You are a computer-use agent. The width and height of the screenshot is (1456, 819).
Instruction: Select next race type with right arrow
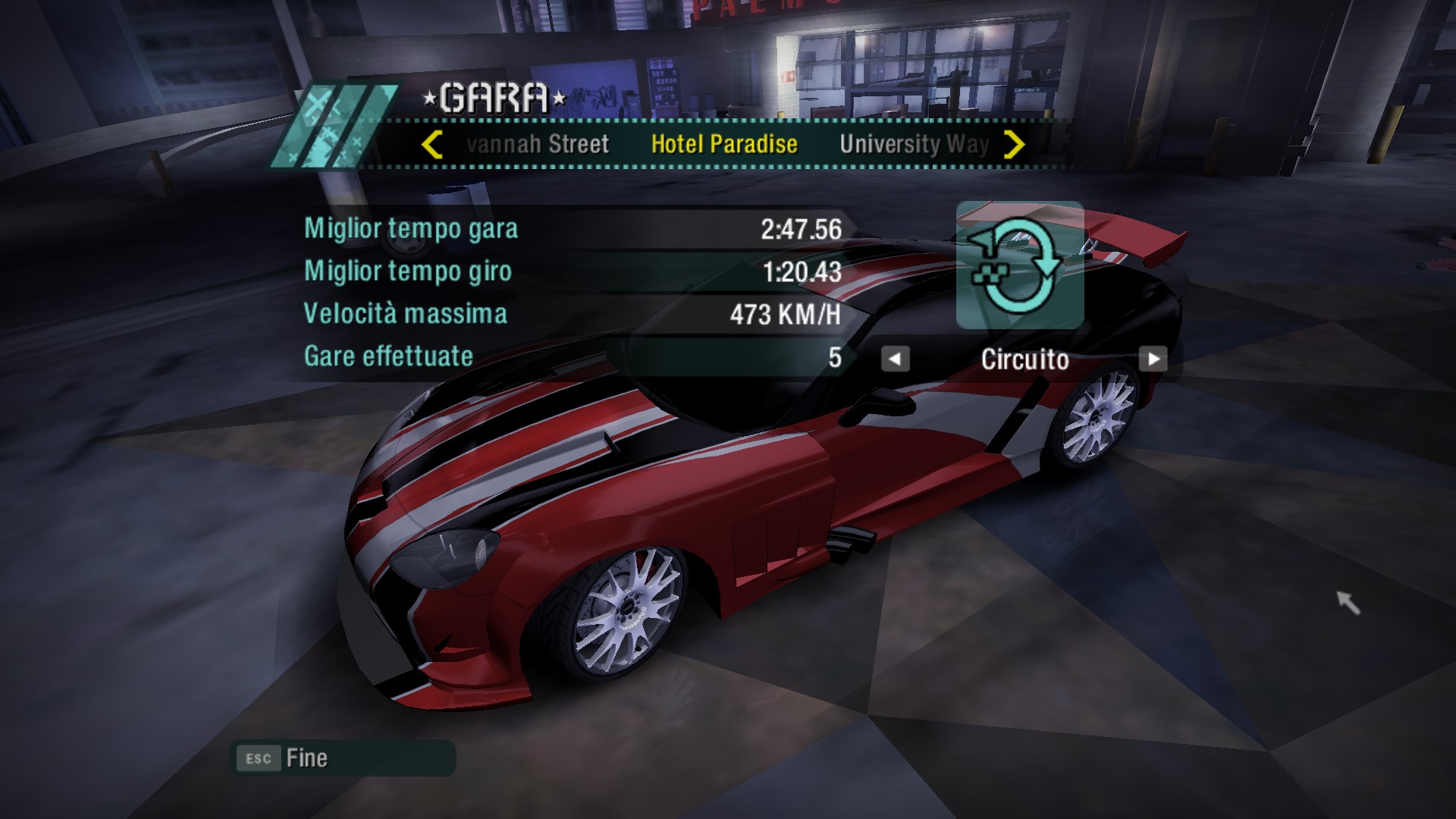[x=1153, y=359]
